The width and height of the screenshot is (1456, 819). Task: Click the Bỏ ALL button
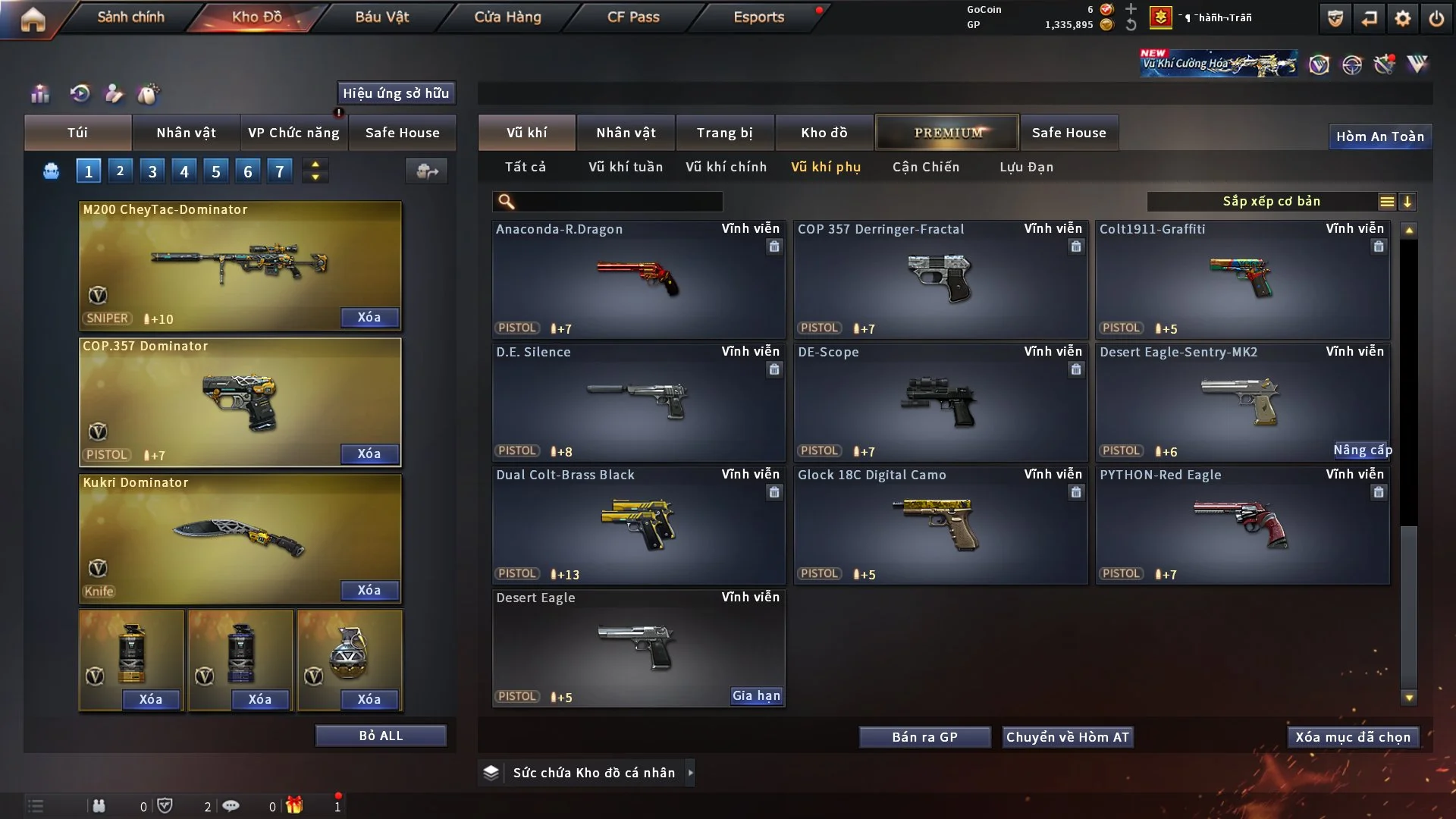381,736
